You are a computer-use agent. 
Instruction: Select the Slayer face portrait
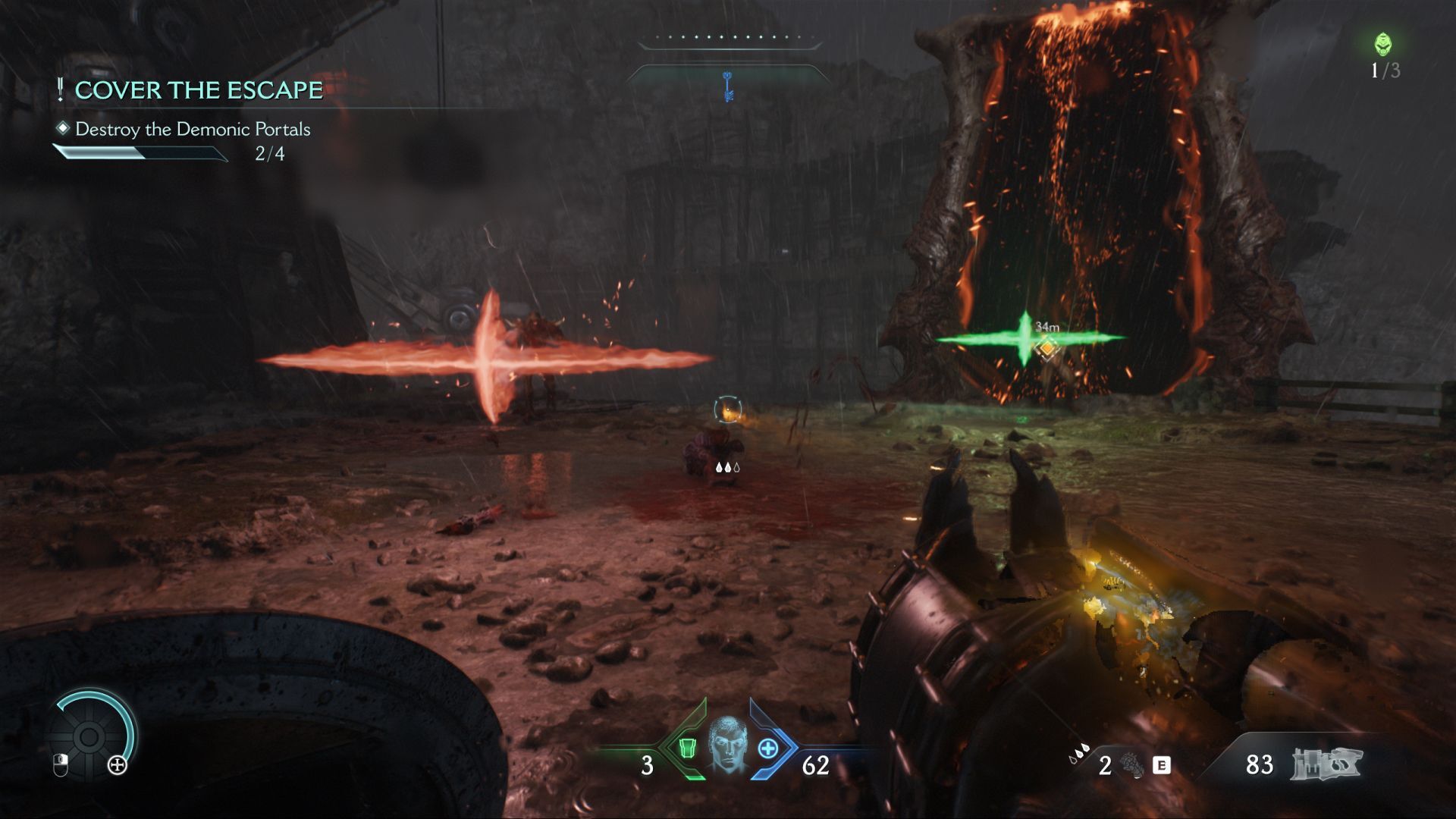(x=726, y=744)
